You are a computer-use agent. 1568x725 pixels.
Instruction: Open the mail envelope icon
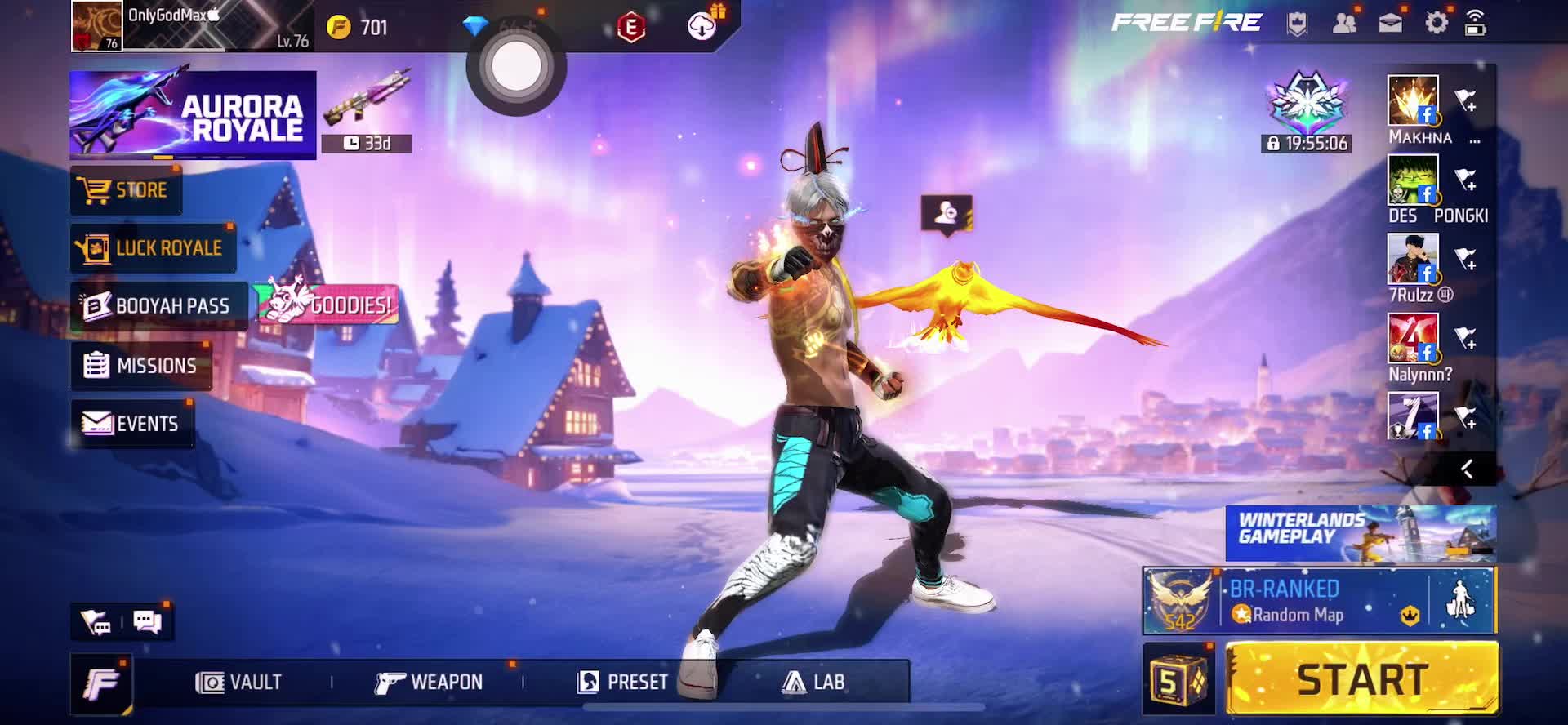pos(1391,24)
